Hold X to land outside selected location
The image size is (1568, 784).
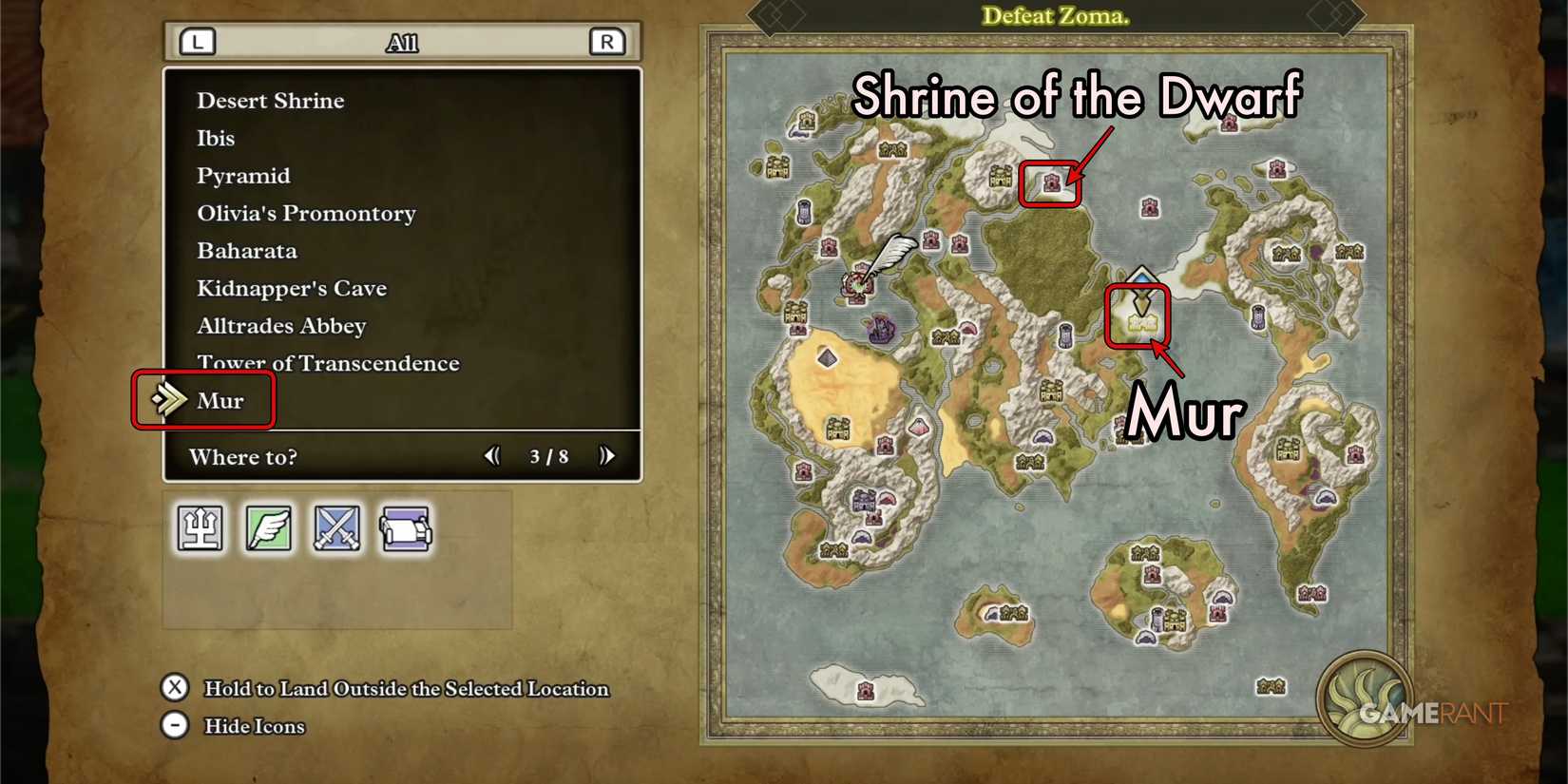tap(174, 688)
